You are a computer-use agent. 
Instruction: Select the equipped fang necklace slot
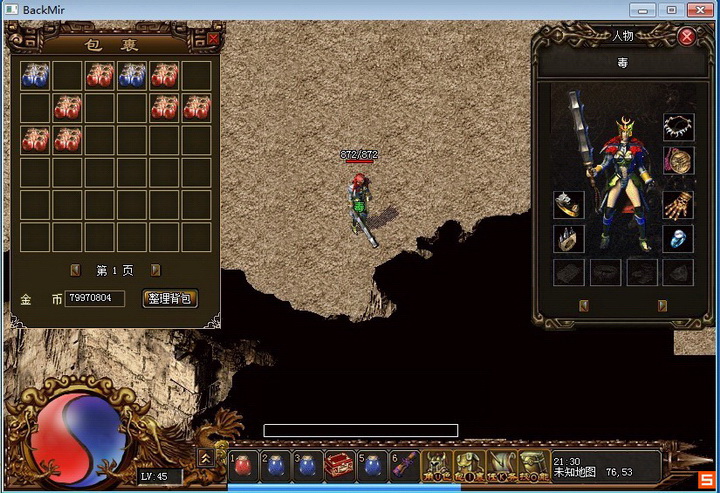pyautogui.click(x=678, y=127)
